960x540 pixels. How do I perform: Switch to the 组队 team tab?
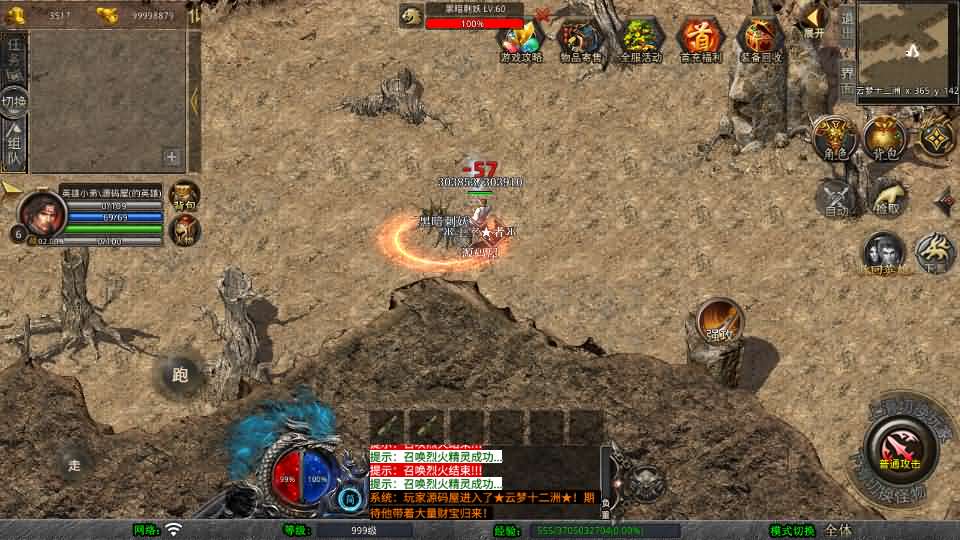(x=14, y=143)
